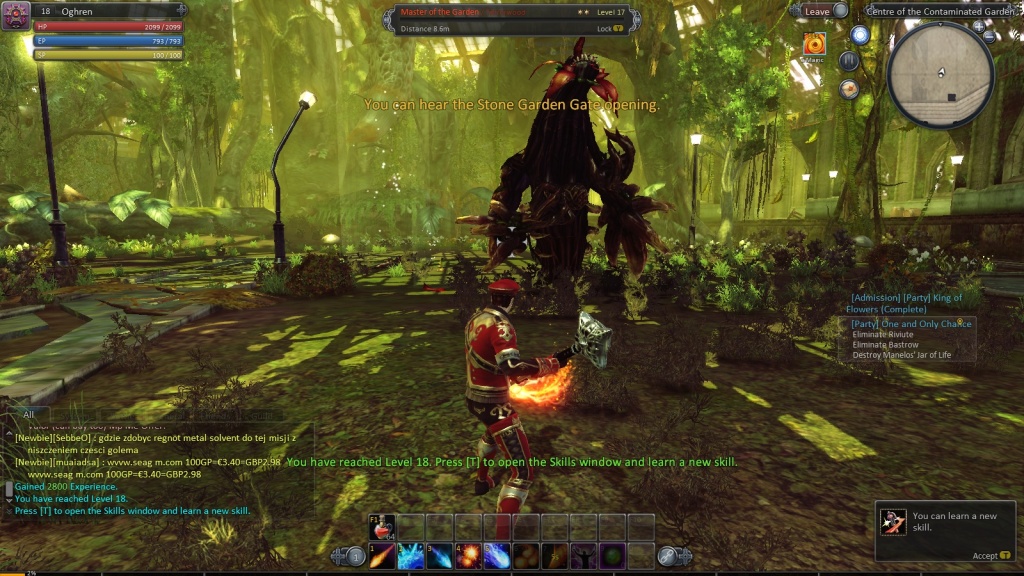
Task: Activate the fire streak skill in slot 1
Action: pos(382,556)
